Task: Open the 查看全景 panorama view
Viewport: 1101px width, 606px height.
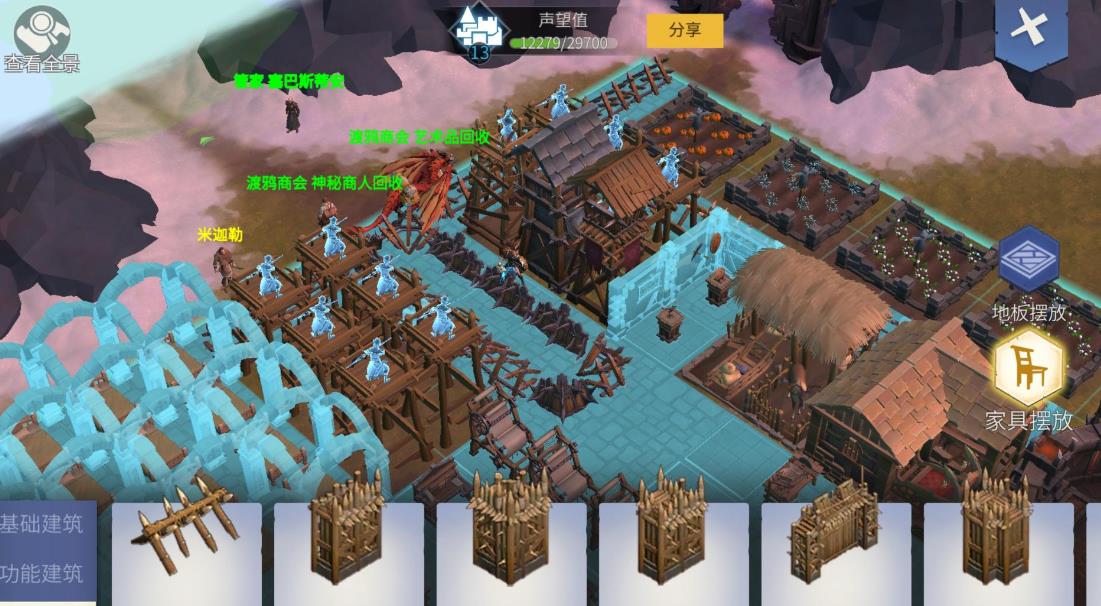Action: point(41,36)
